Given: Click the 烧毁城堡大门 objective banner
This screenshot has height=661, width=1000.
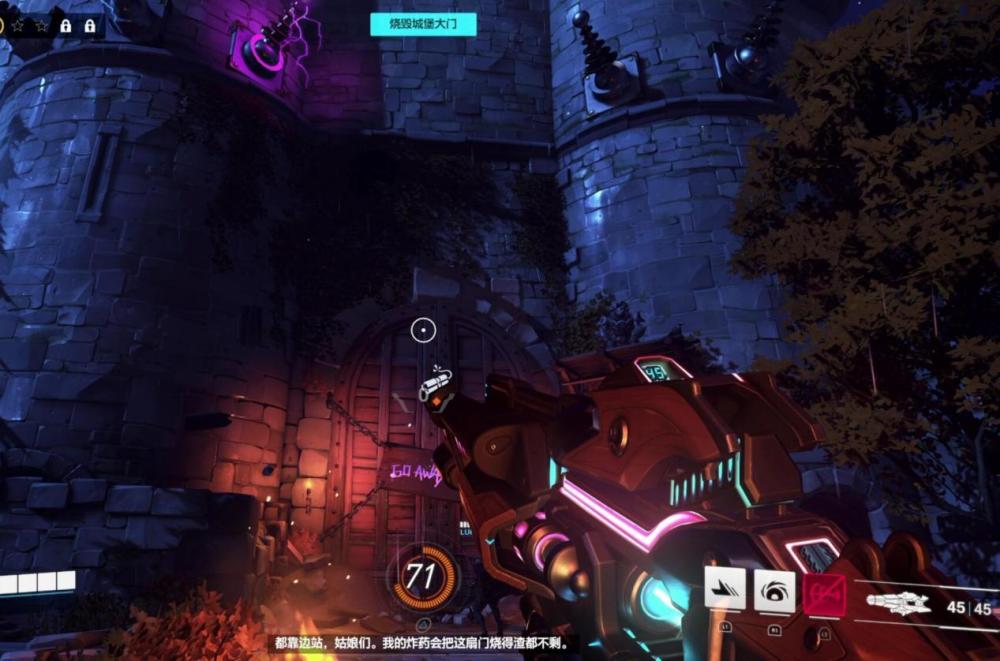Looking at the screenshot, I should (423, 24).
